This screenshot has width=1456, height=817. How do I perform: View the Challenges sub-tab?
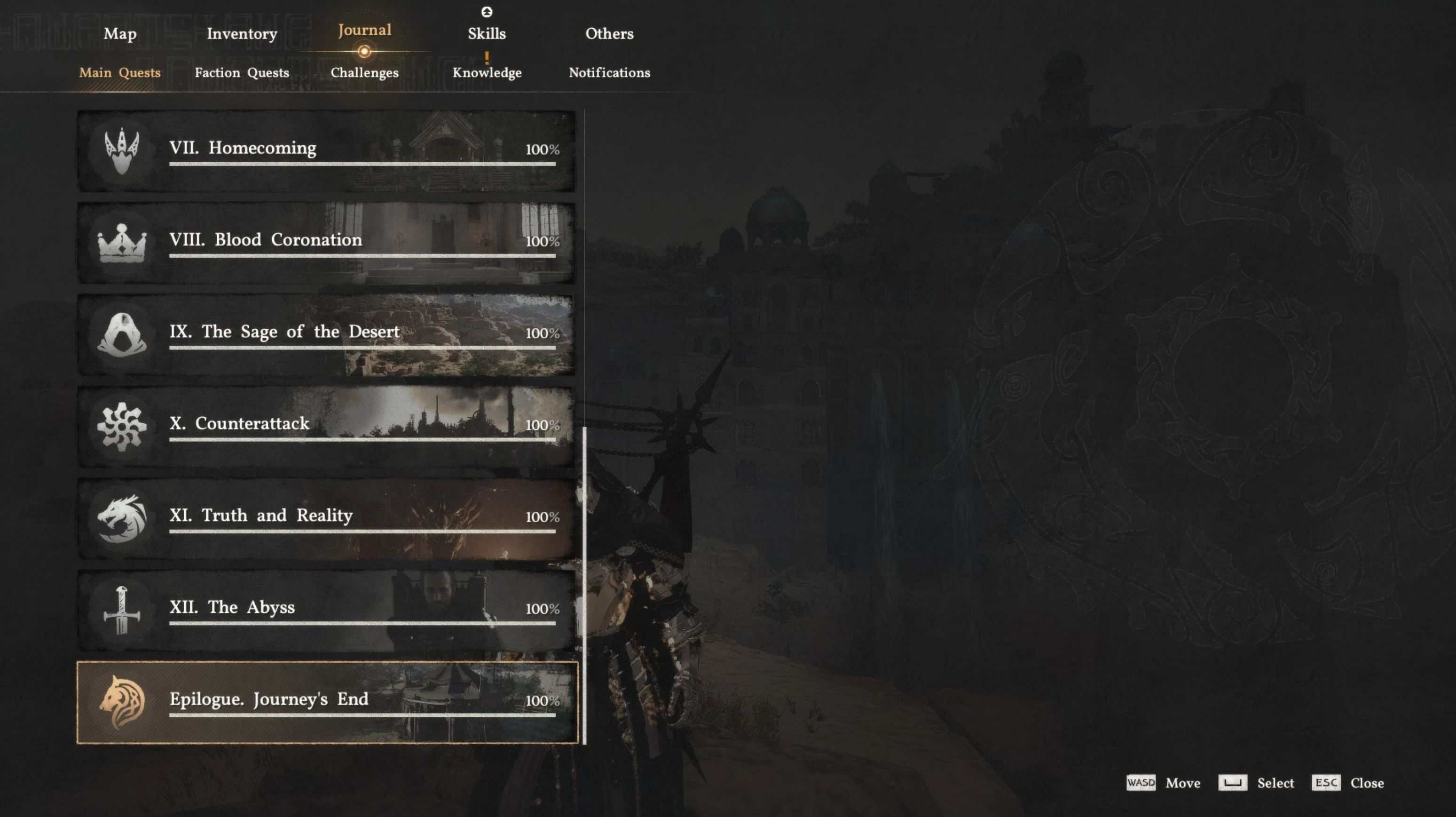pyautogui.click(x=364, y=72)
